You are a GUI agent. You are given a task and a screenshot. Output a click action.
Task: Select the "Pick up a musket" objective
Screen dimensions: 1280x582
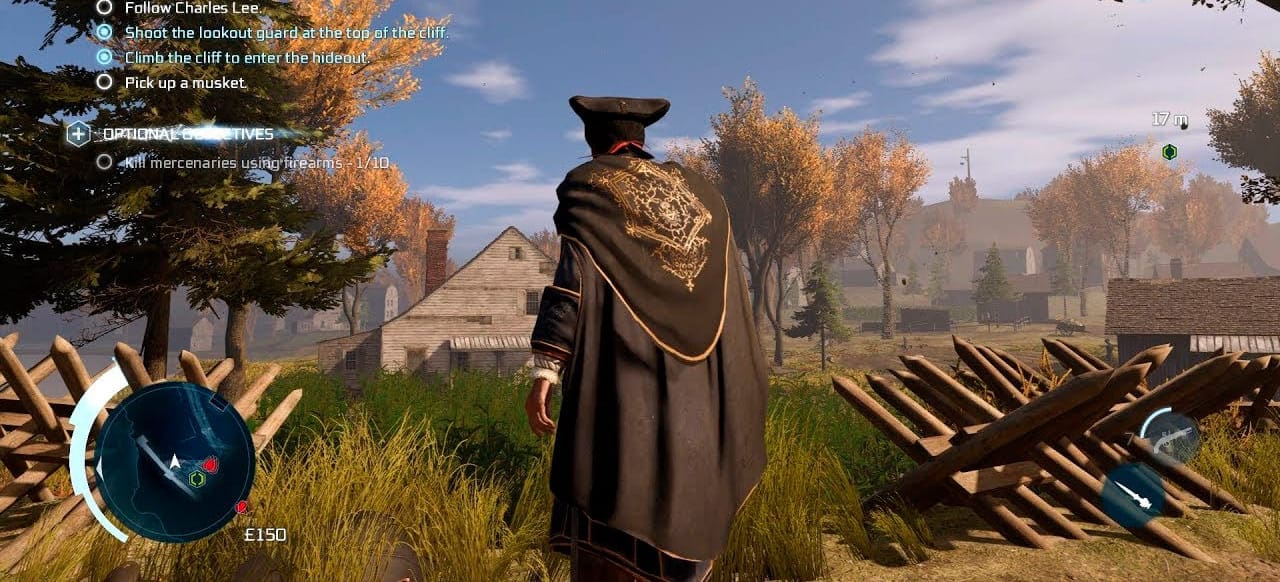tap(184, 83)
